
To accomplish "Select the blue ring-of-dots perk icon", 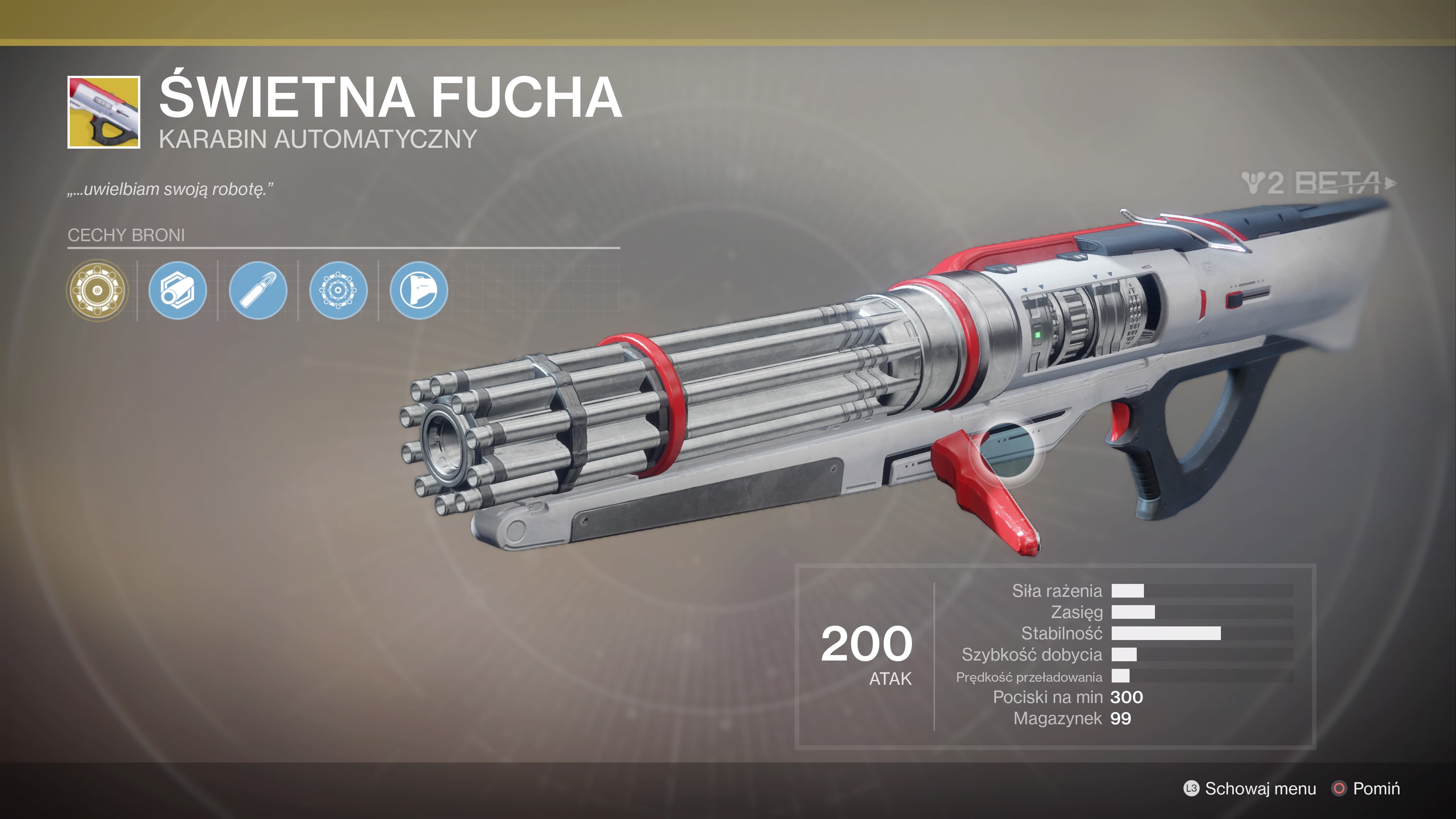I will pyautogui.click(x=338, y=290).
